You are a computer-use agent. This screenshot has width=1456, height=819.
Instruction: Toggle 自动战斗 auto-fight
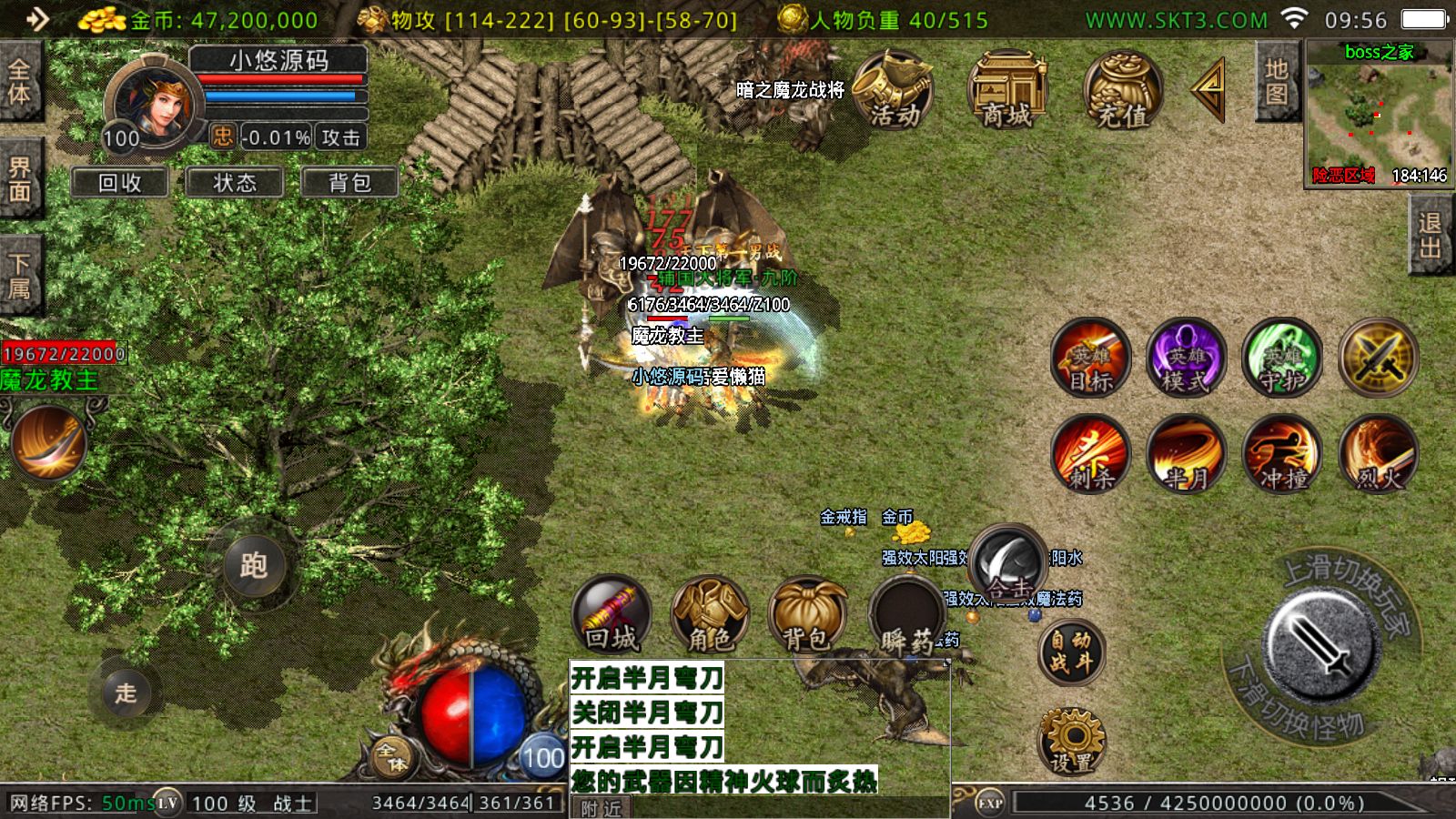1071,652
